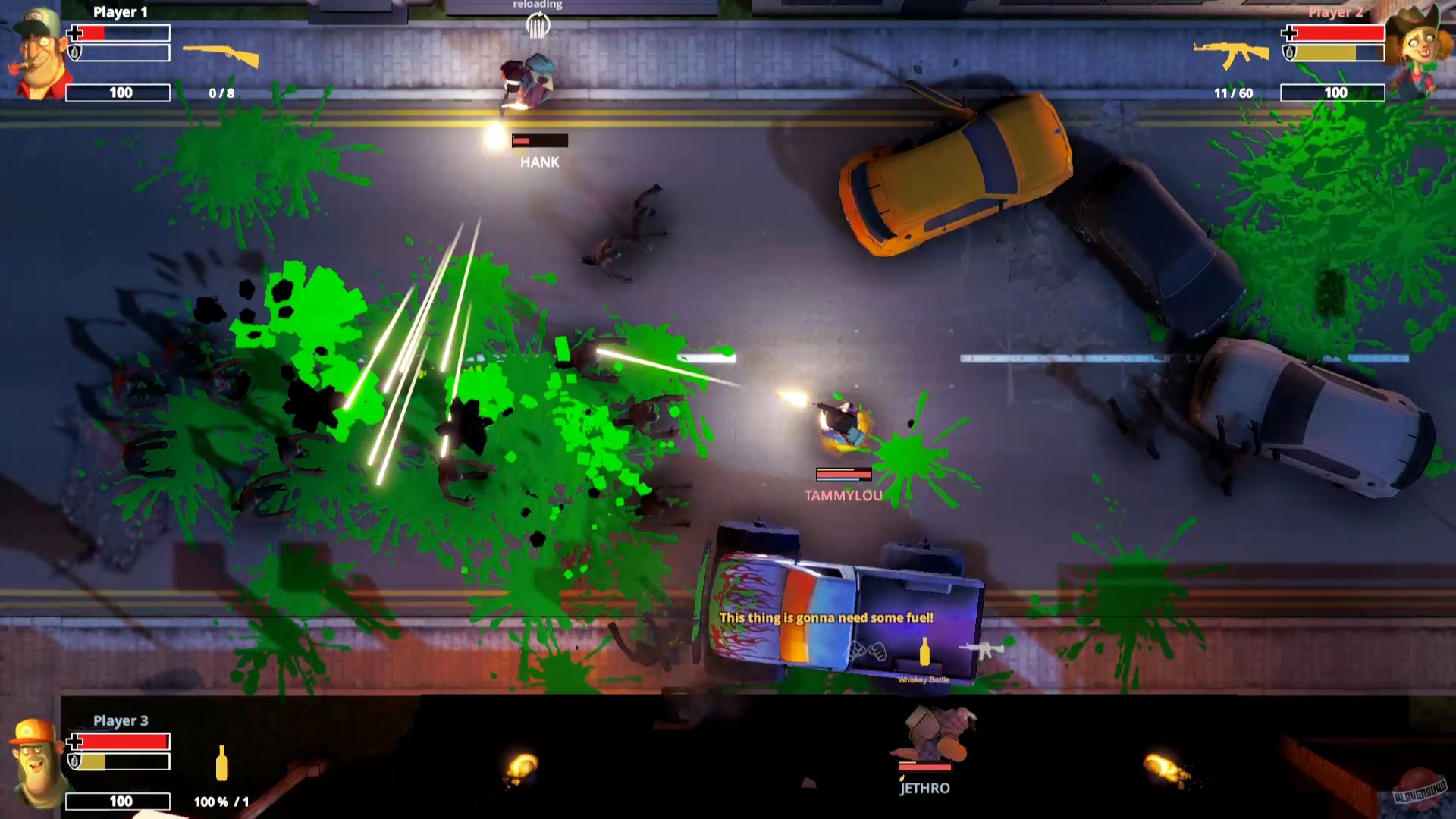This screenshot has height=819, width=1456.
Task: Click Player 1's money counter showing 100
Action: click(118, 93)
